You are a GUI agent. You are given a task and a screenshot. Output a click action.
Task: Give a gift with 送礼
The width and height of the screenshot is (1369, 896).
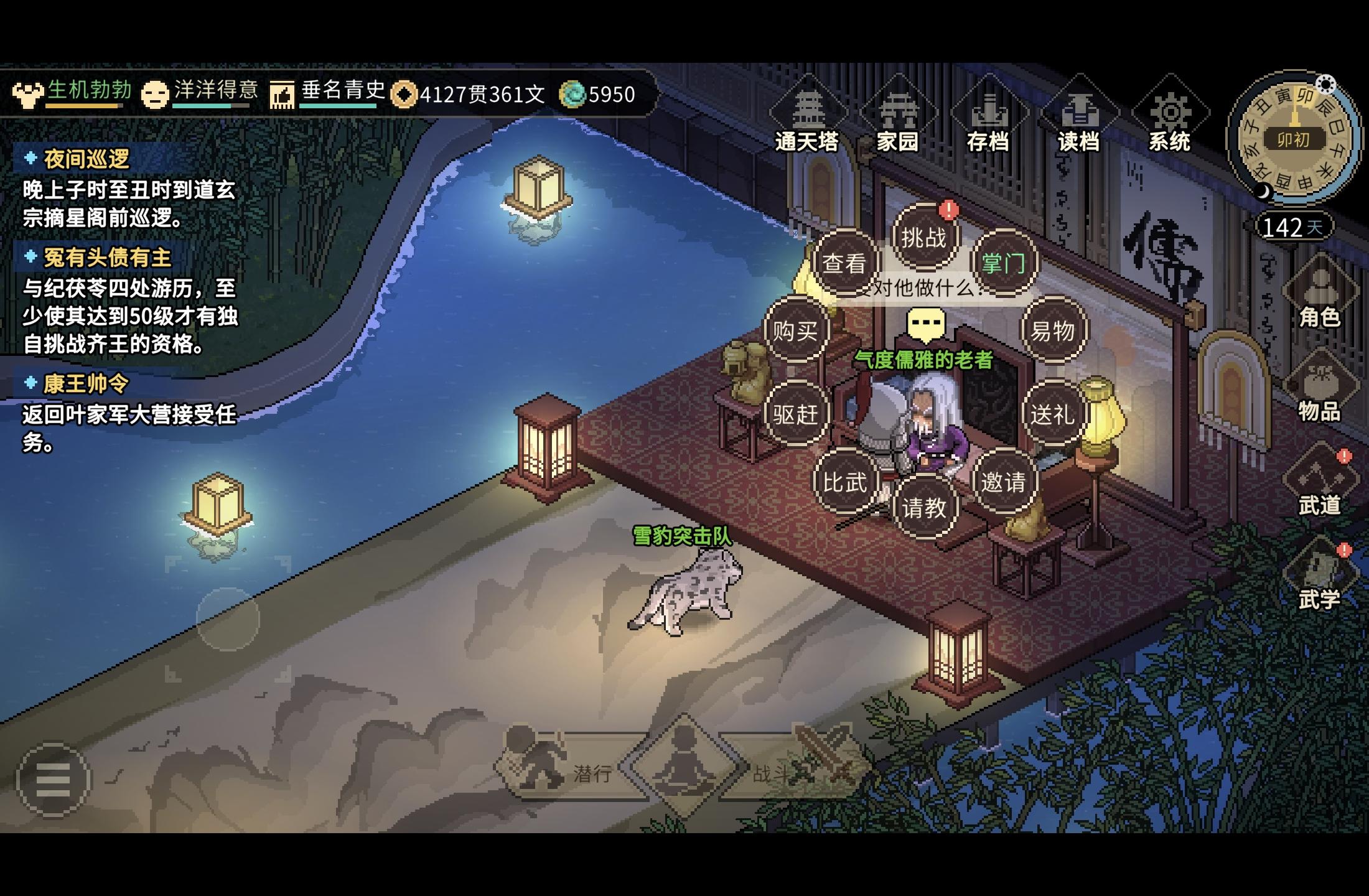(1053, 414)
